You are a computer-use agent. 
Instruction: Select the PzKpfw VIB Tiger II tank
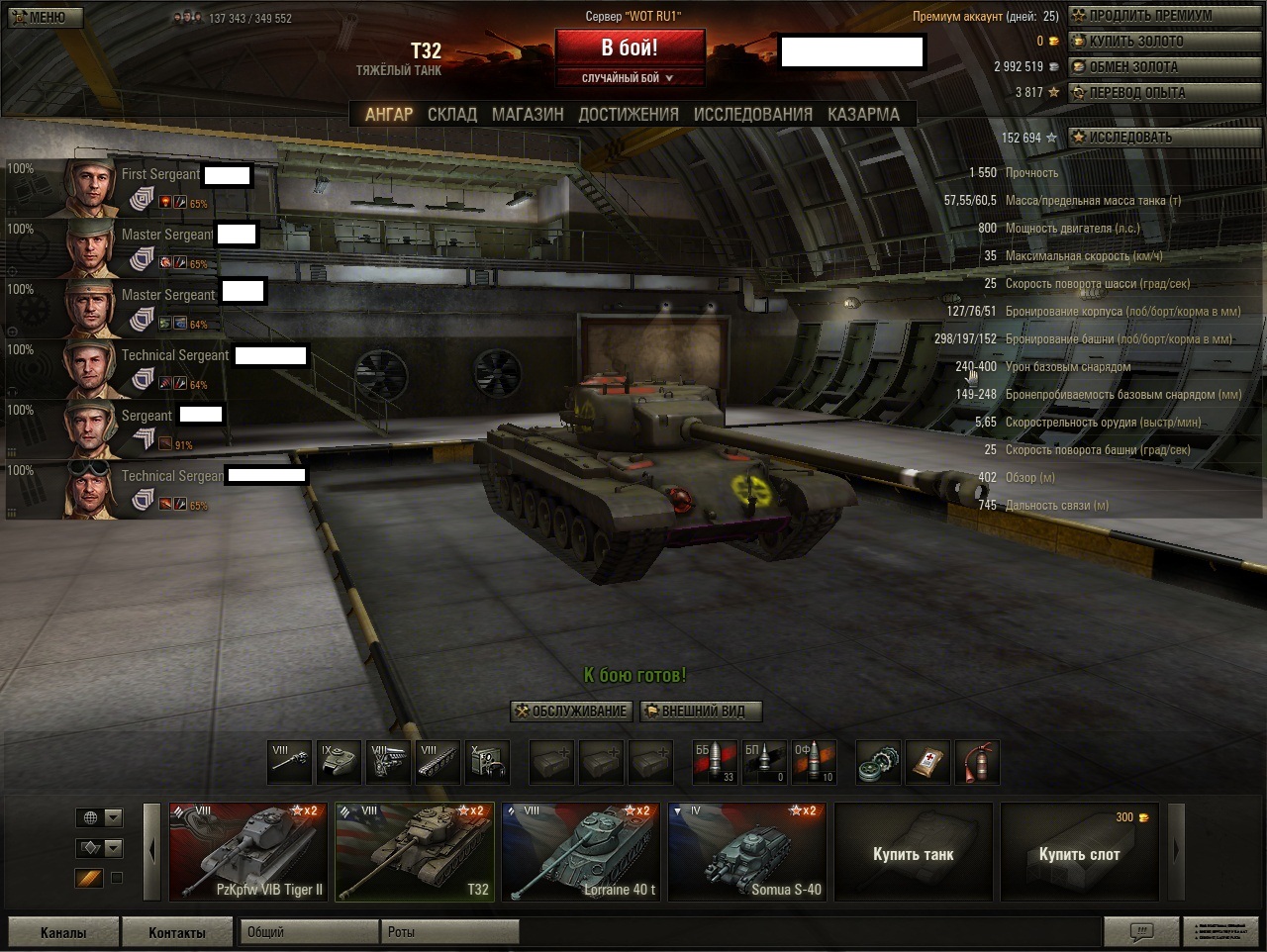(x=248, y=851)
